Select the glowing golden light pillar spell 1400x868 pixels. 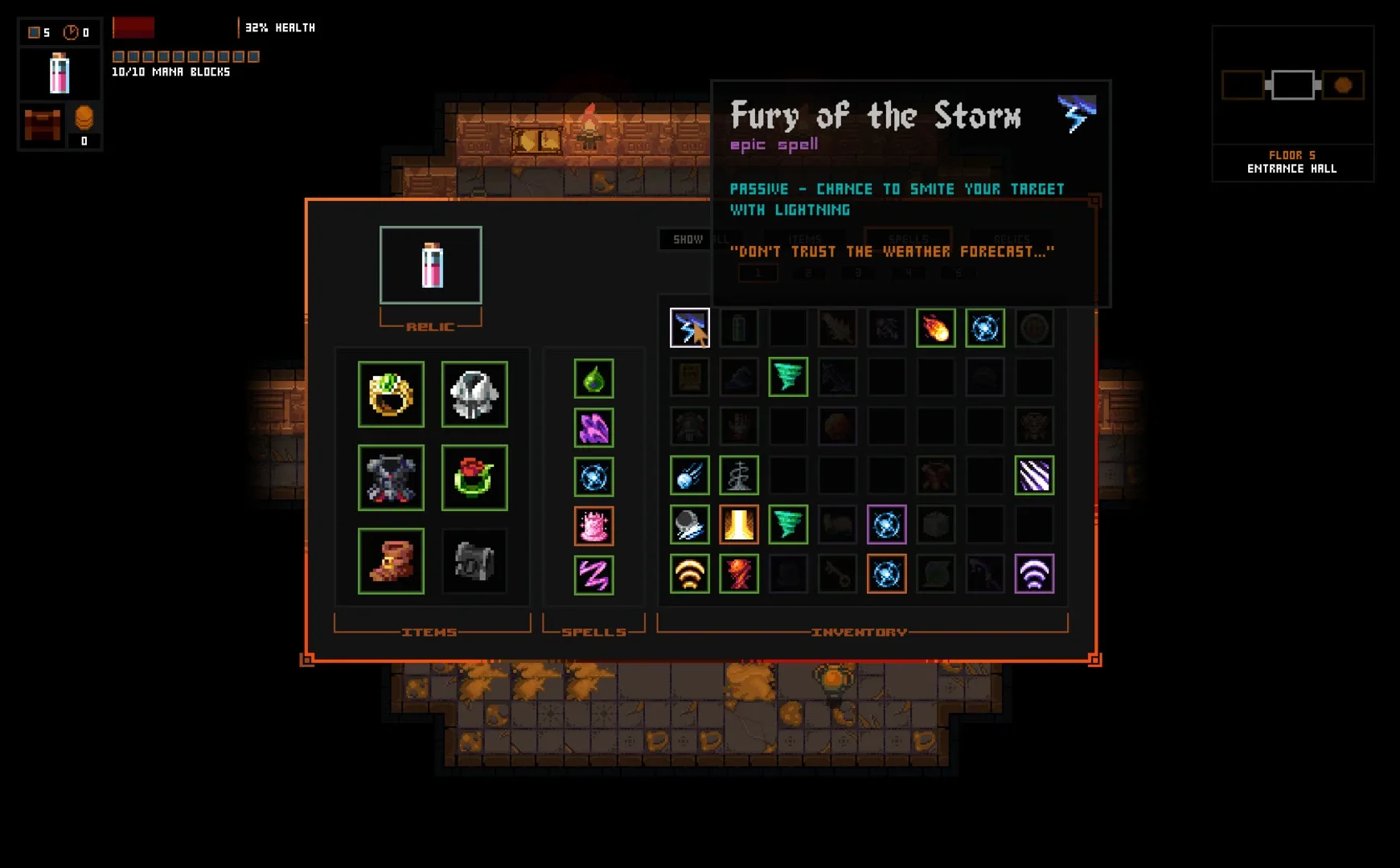point(738,525)
